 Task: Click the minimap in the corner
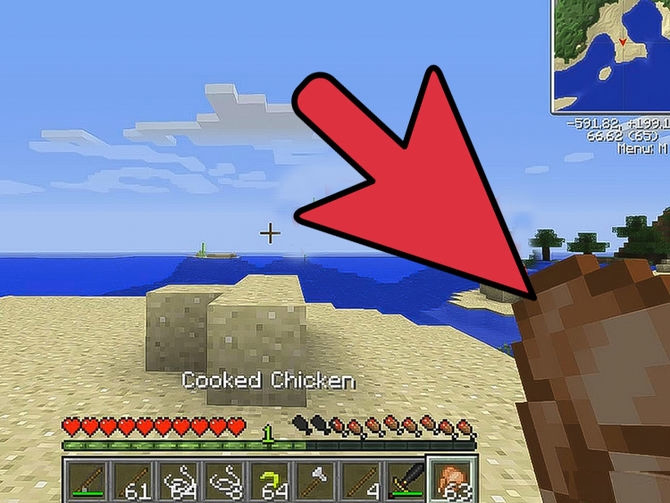610,55
